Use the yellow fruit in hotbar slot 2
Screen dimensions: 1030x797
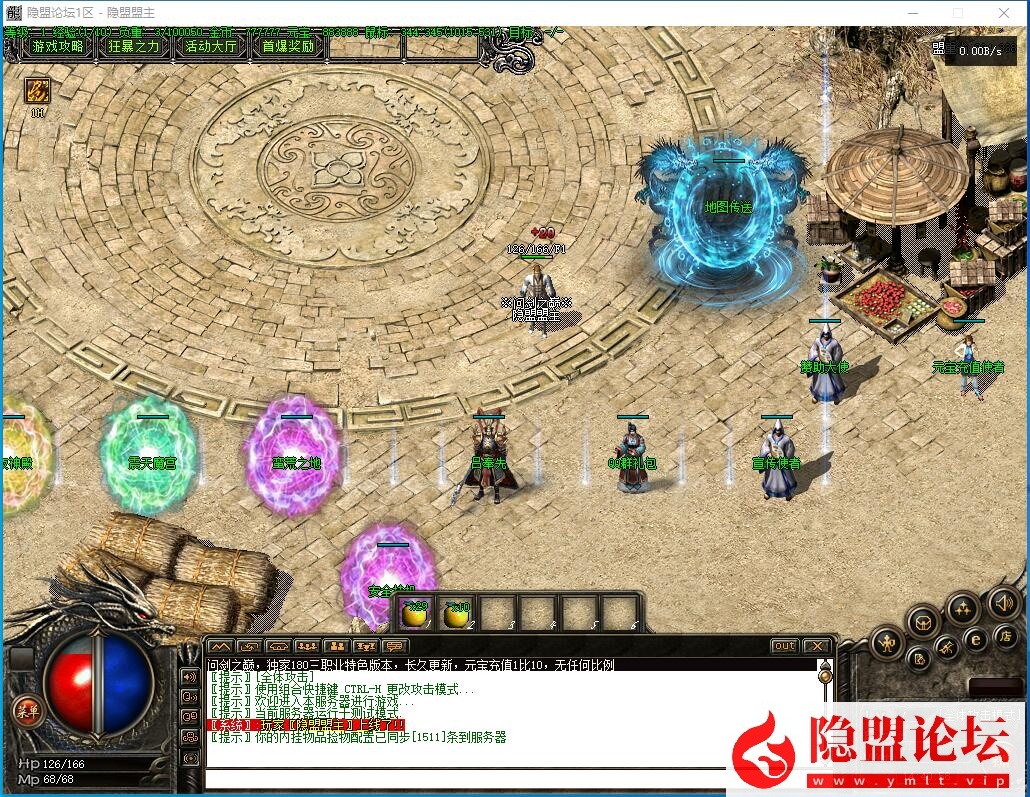(457, 614)
